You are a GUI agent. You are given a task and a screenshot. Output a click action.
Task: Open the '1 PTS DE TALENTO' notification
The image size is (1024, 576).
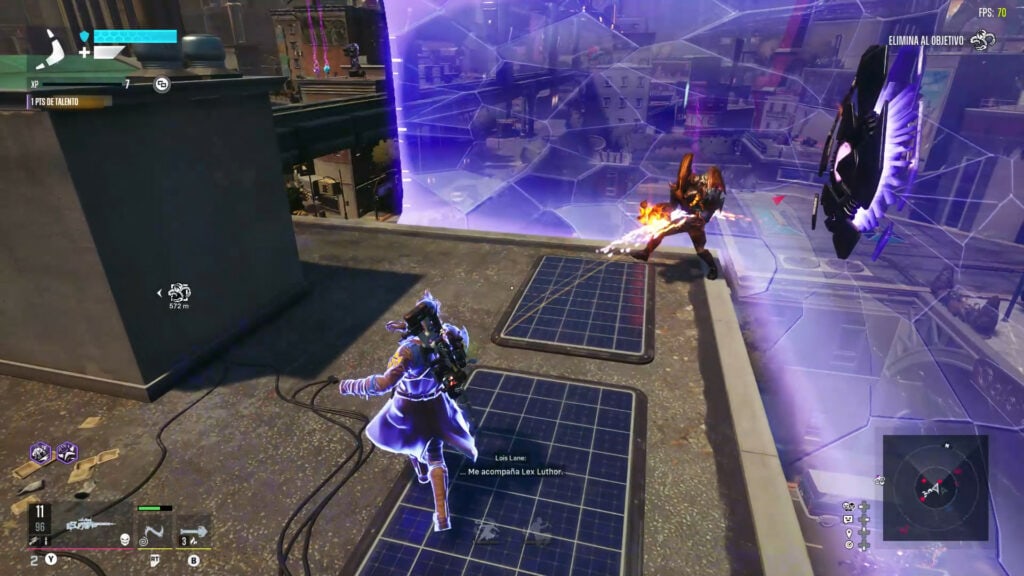coord(68,102)
